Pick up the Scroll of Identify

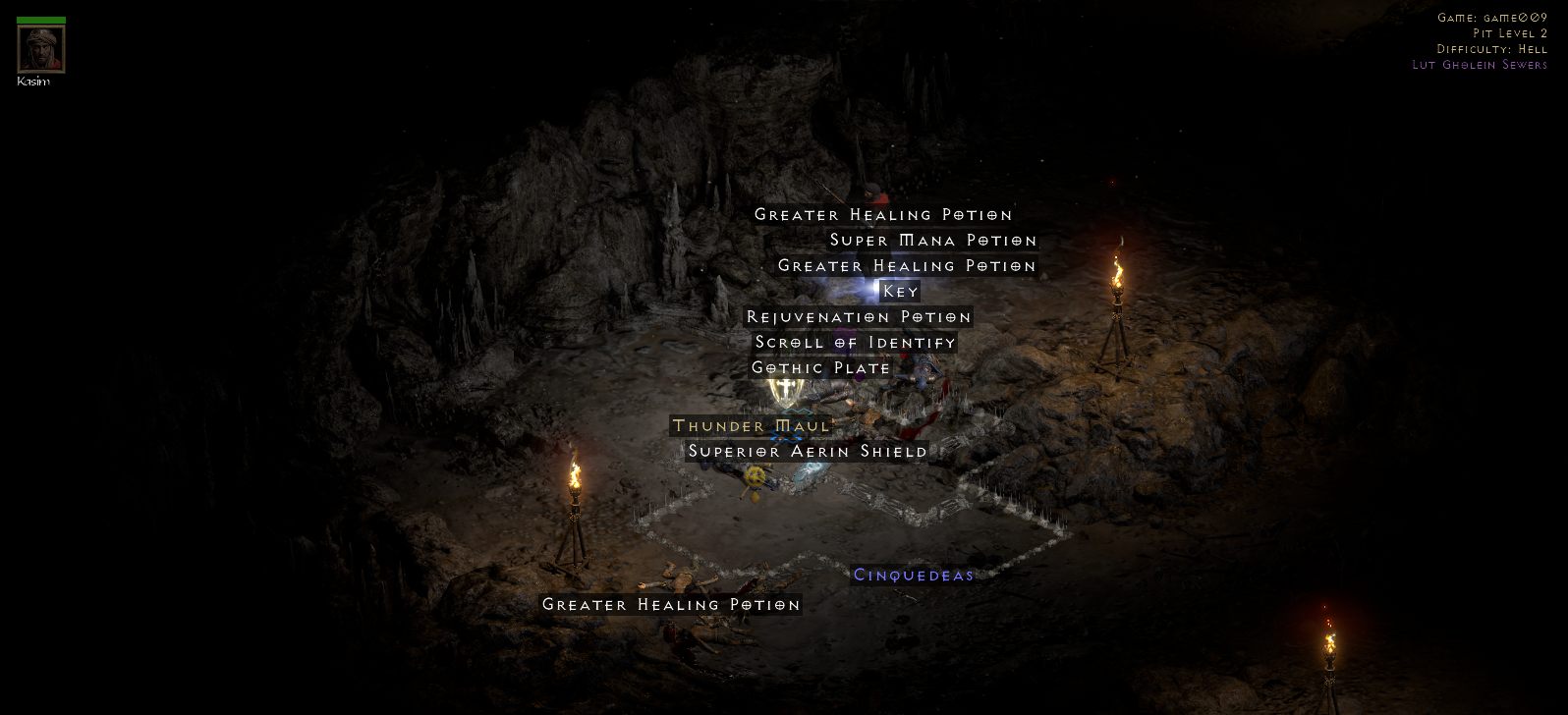pos(855,343)
